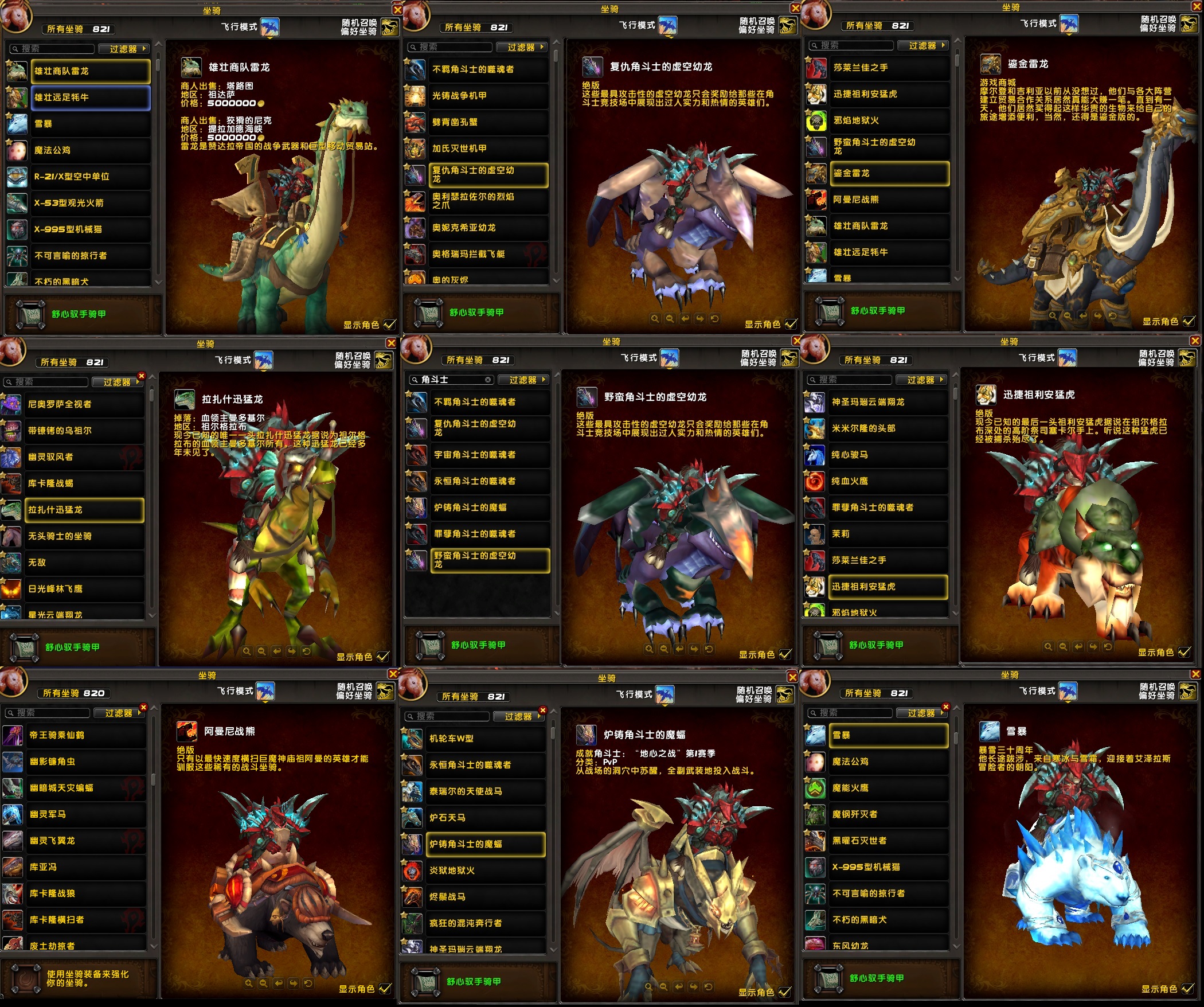The image size is (1204, 1007).
Task: Select the 光铸战争机甲 mount
Action: click(x=488, y=96)
